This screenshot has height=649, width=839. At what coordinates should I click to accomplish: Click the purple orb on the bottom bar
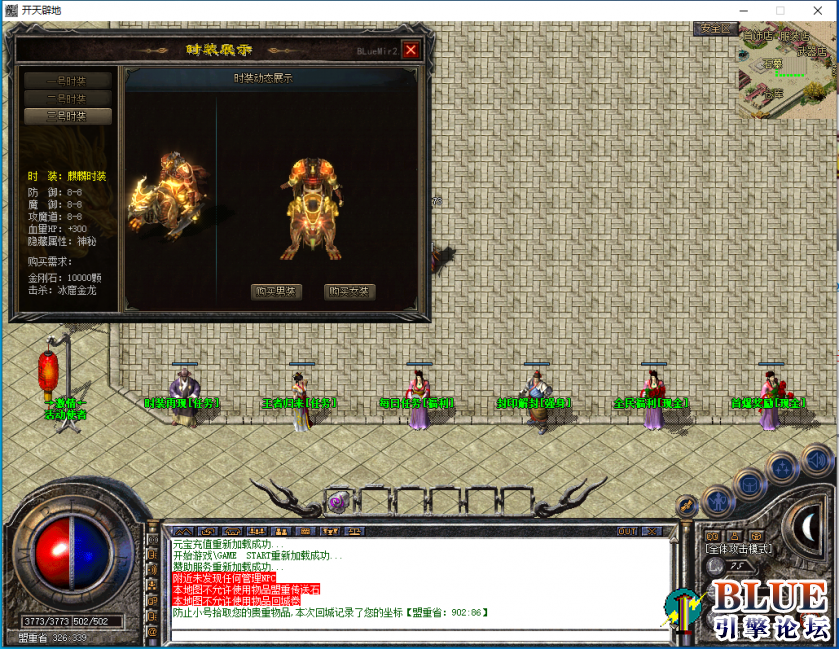(x=337, y=502)
